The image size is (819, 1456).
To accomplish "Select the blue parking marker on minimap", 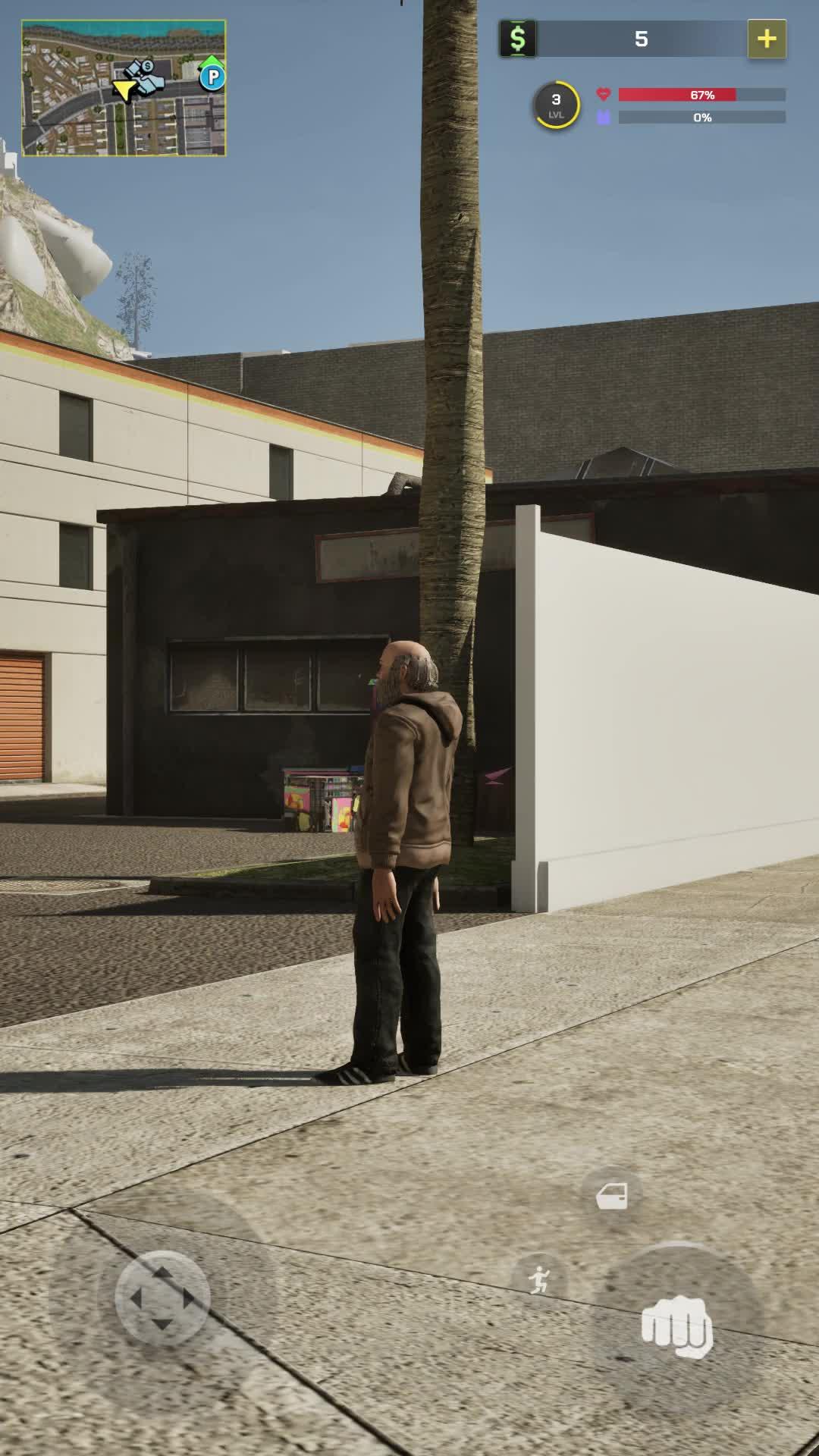I will point(212,77).
